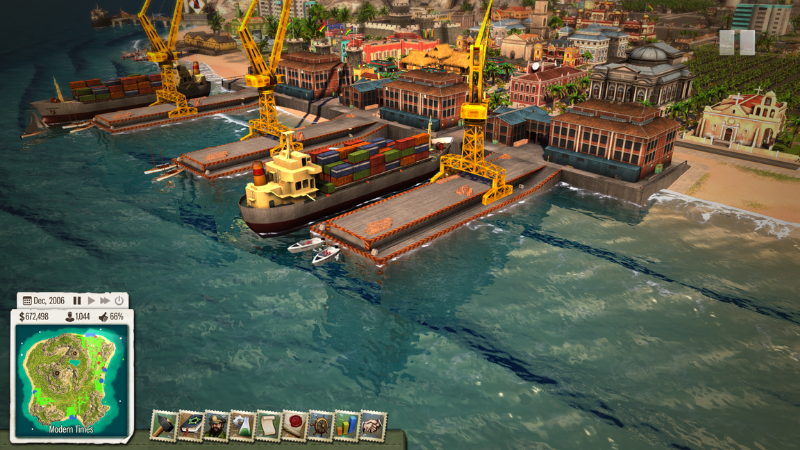
Task: Open the almanac book icon
Action: coord(190,426)
